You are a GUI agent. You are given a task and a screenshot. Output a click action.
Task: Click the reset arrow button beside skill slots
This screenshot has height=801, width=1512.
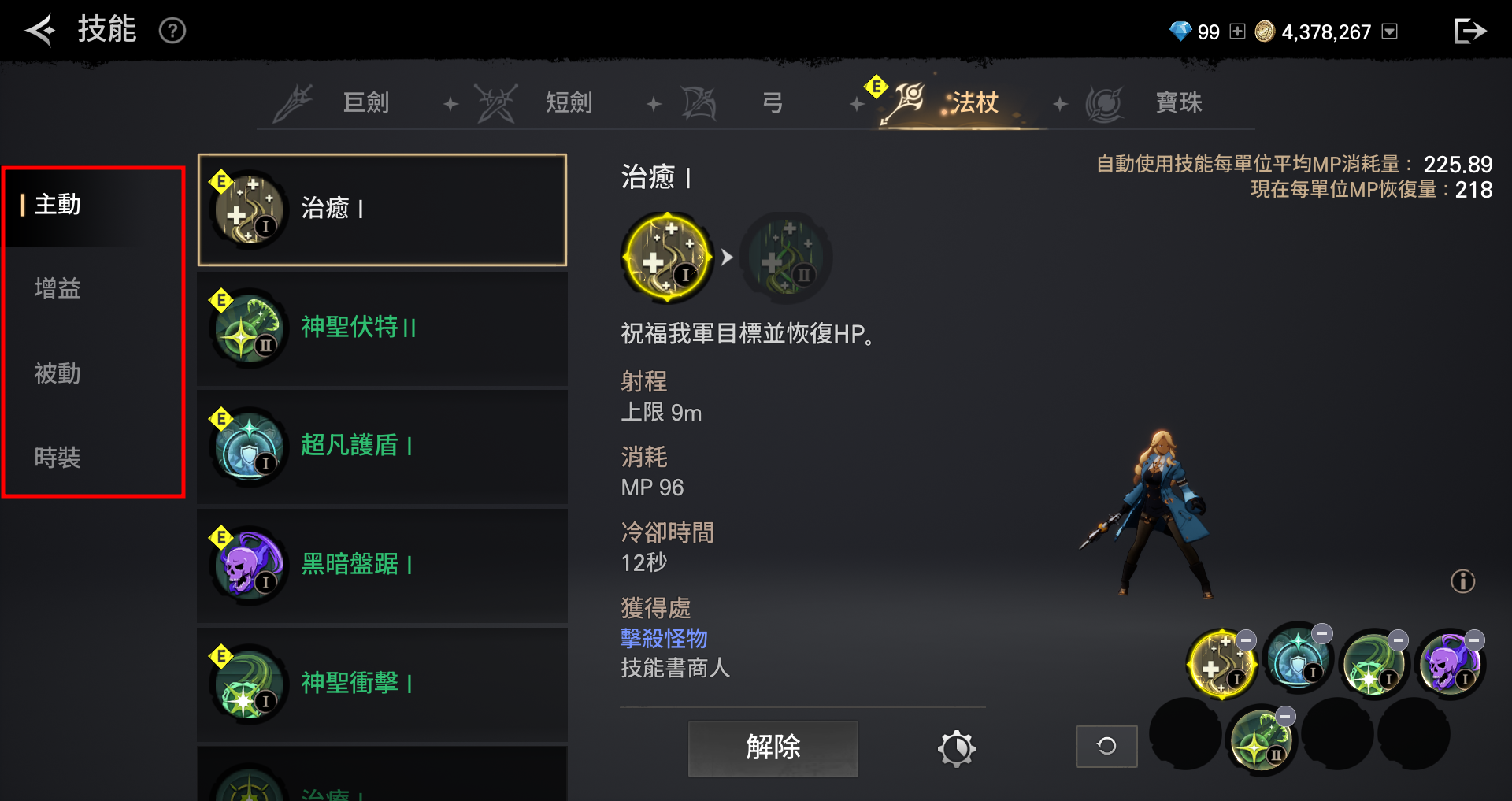(x=1106, y=746)
